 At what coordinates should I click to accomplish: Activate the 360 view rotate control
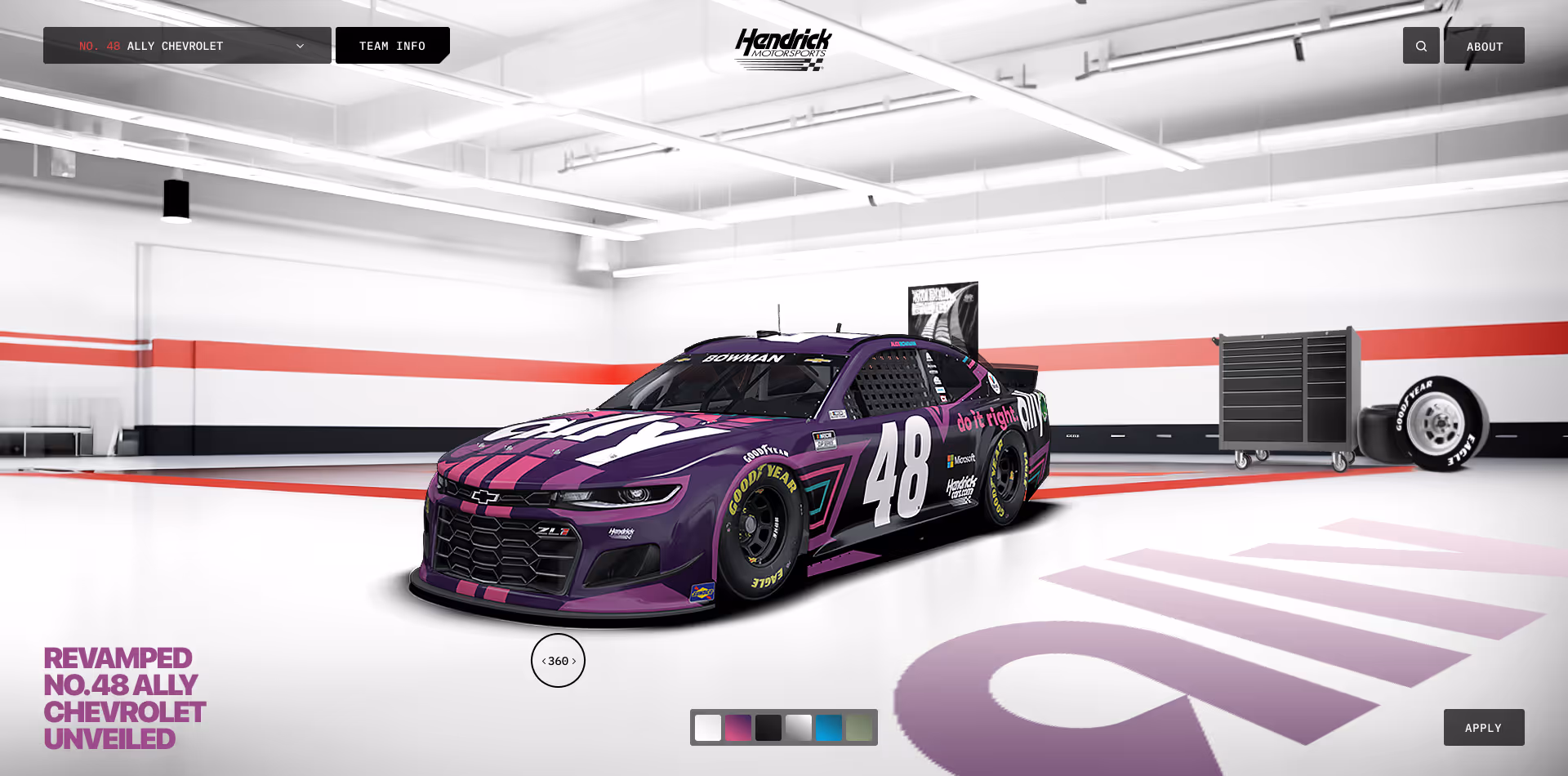coord(558,661)
